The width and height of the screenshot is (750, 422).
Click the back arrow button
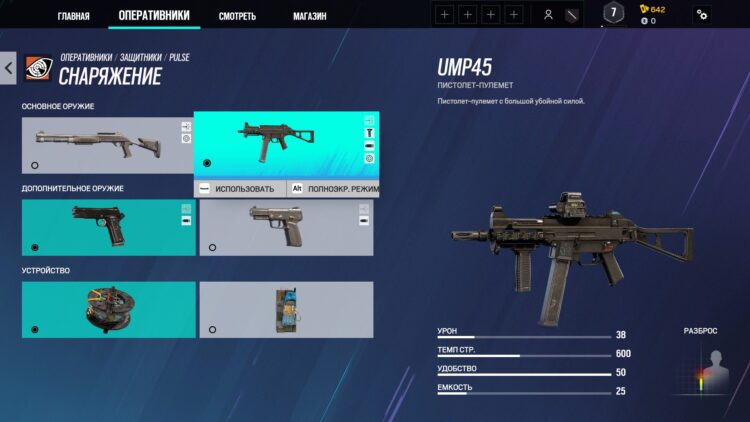tap(8, 68)
